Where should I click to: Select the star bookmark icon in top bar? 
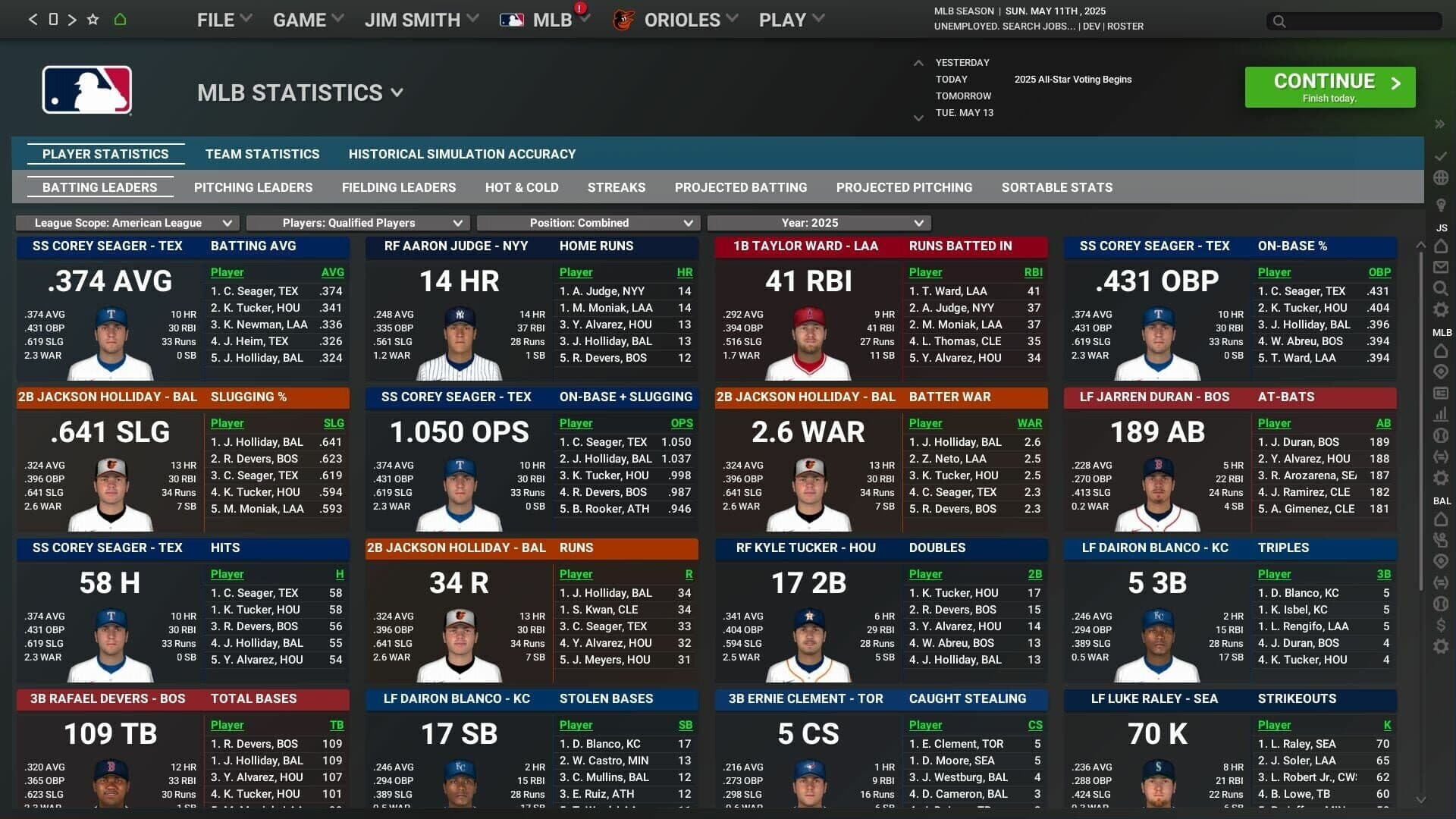pyautogui.click(x=93, y=19)
